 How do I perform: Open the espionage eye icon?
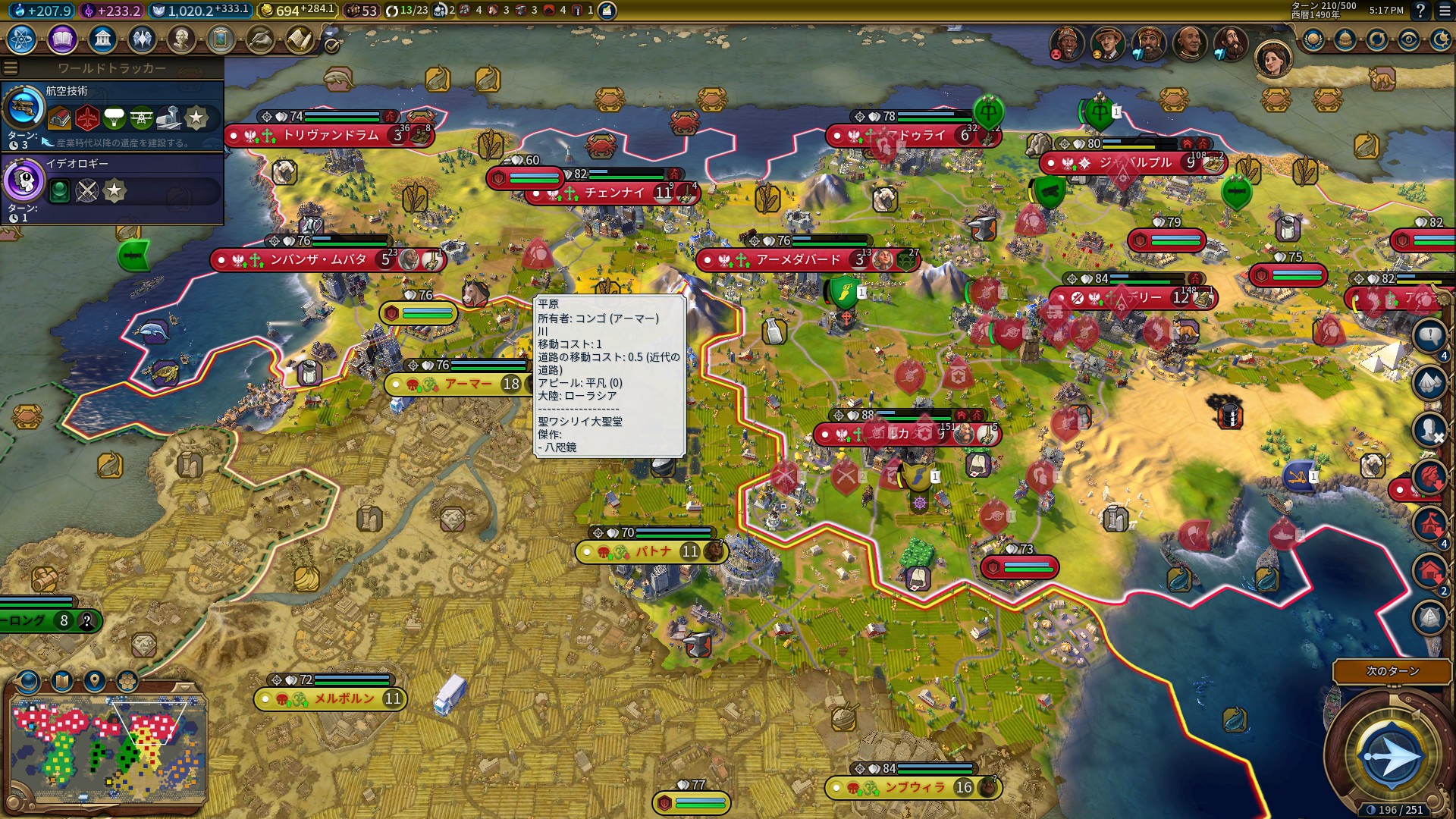pos(1409,39)
